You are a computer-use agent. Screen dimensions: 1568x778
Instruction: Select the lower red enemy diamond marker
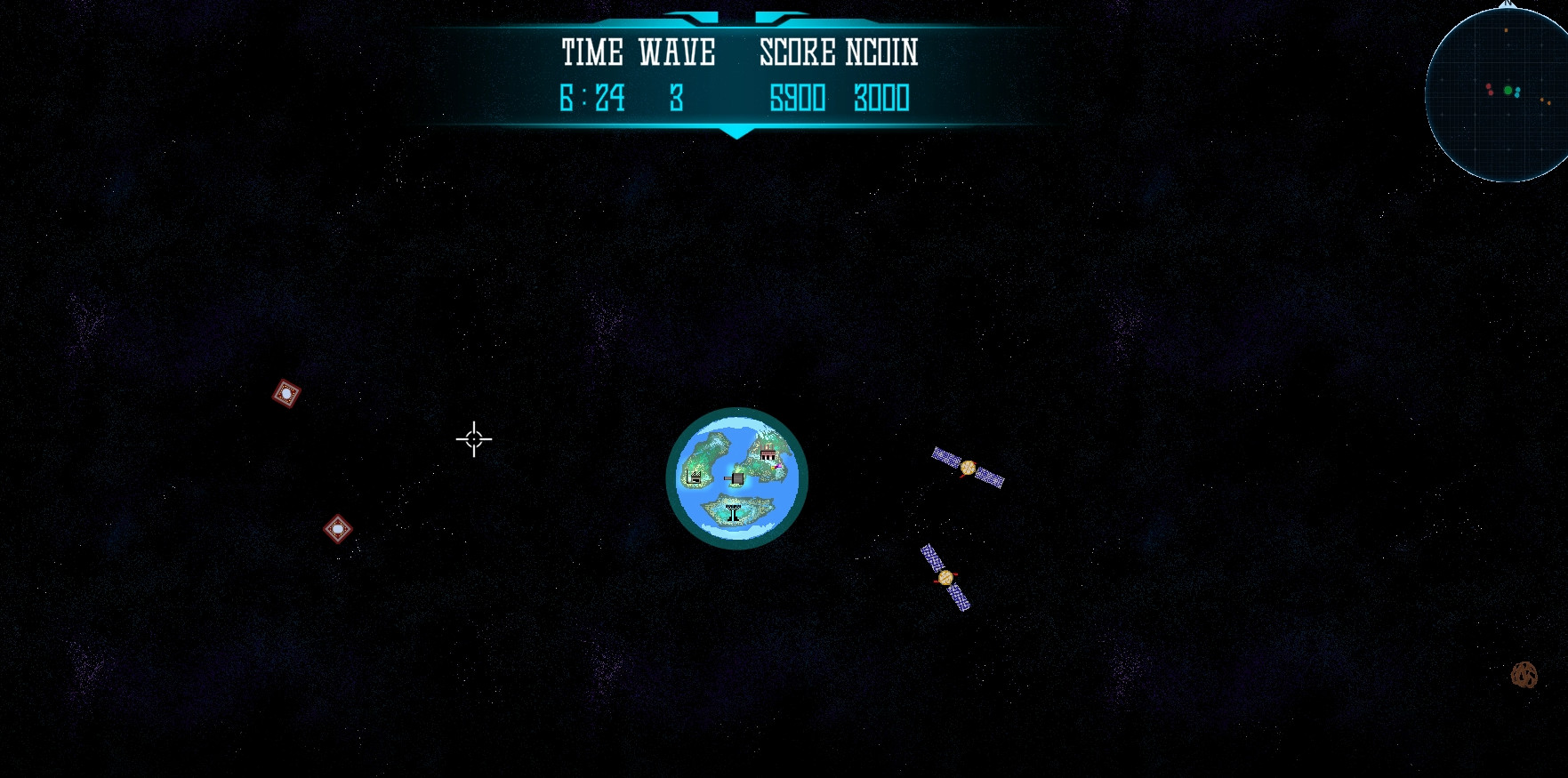[340, 528]
